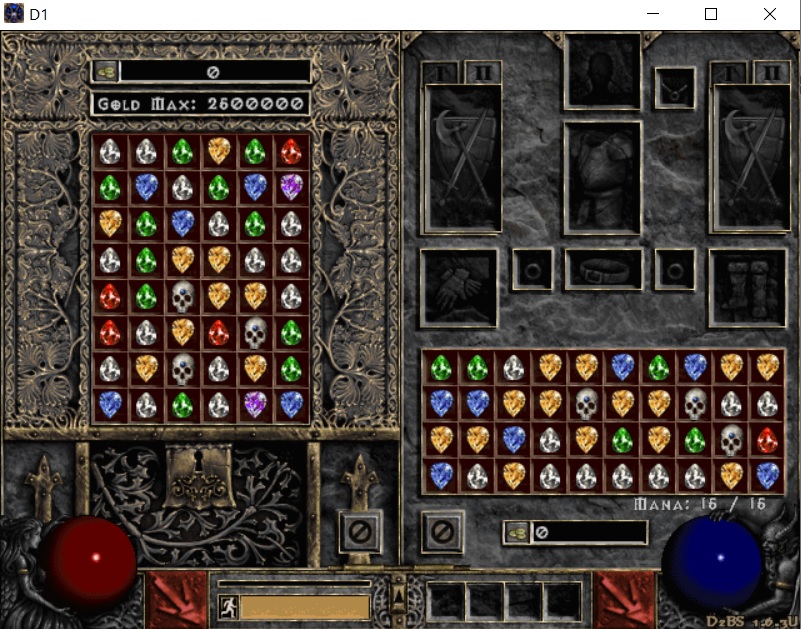Close the inventory panel
The image size is (801, 629).
coord(442,531)
